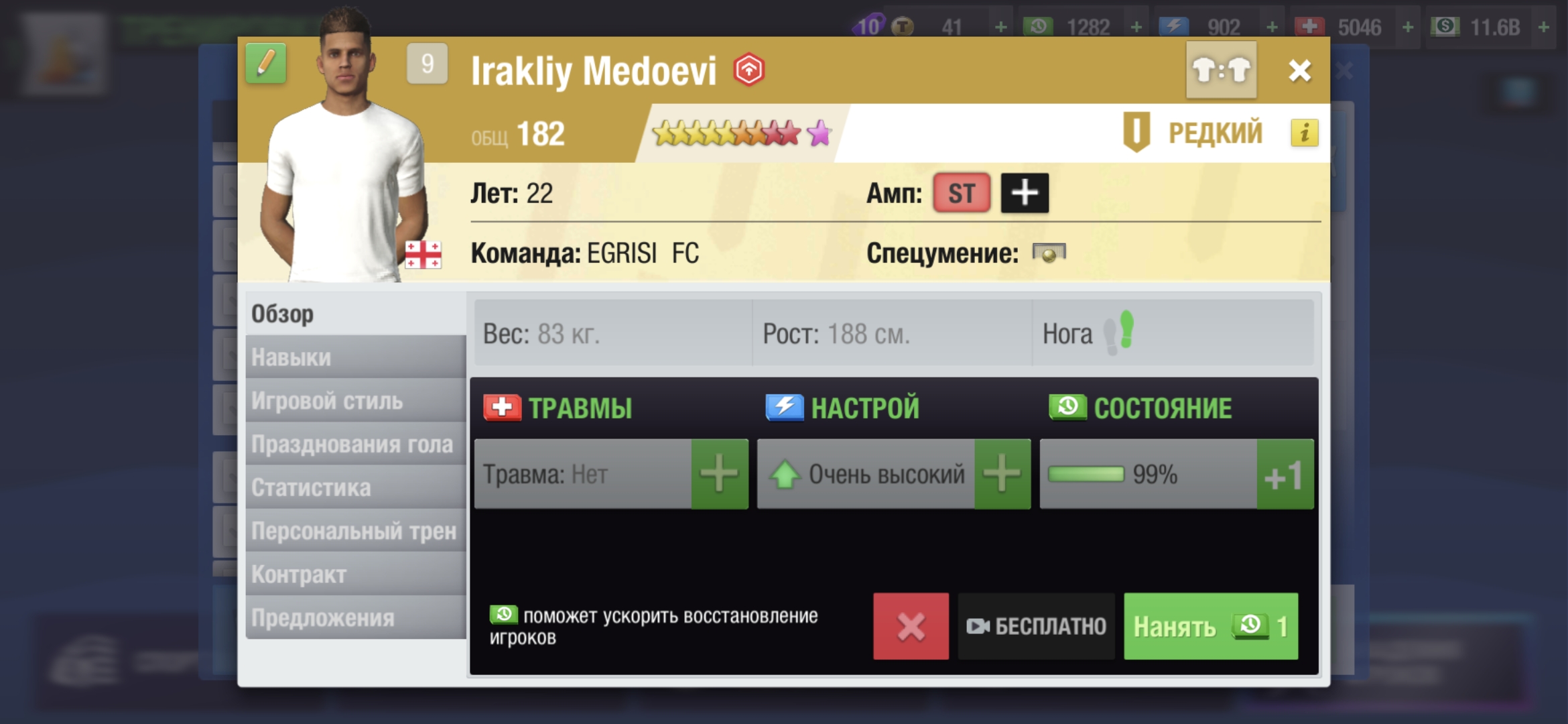Open the player comparison shirts button
Viewport: 1568px width, 724px height.
tap(1221, 70)
